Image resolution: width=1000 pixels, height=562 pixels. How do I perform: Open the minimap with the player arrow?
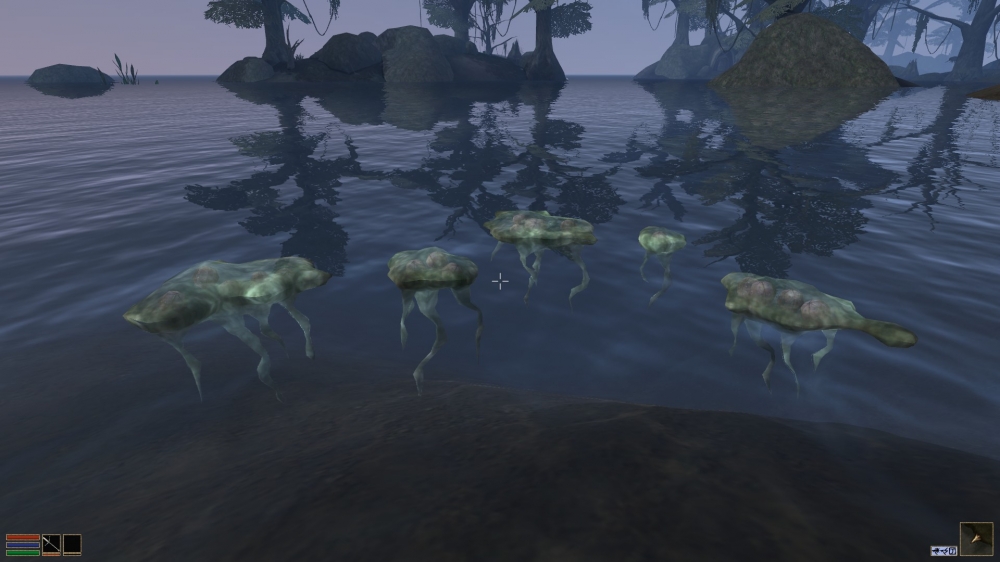tap(976, 539)
